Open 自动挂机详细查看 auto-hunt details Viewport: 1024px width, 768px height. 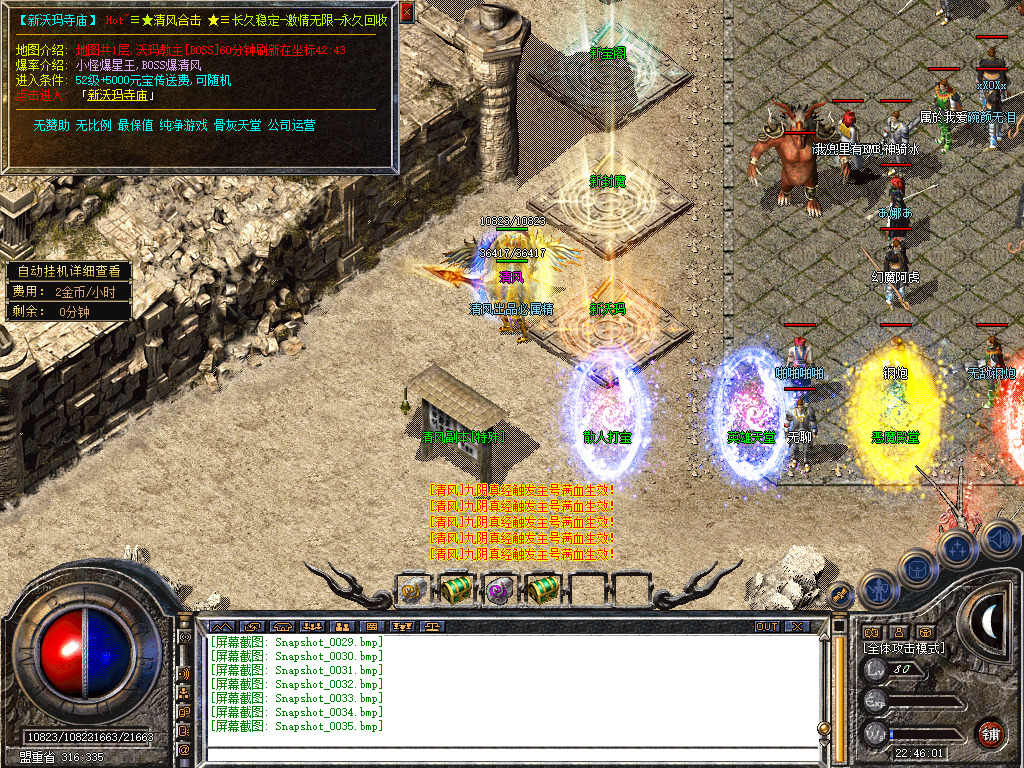68,270
